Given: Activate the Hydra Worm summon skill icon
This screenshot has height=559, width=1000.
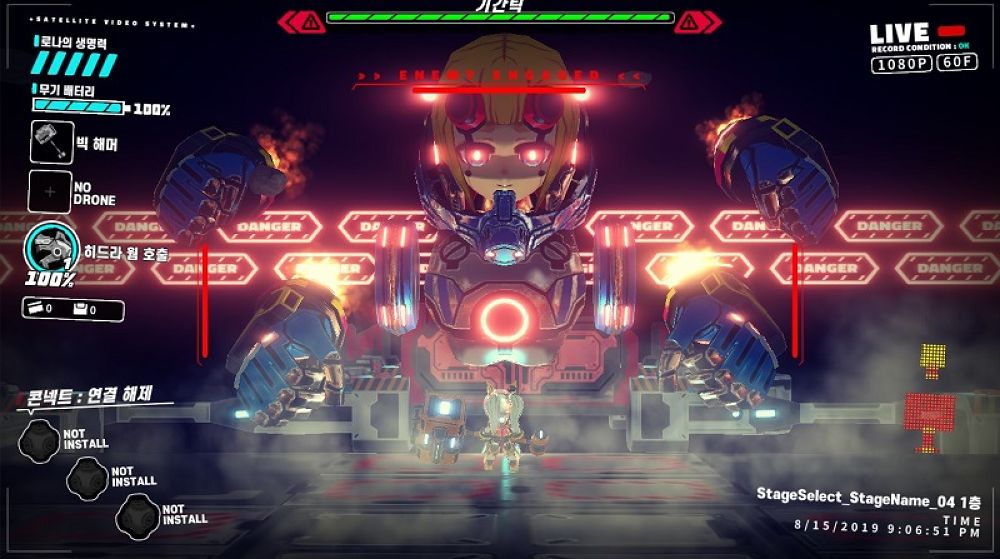Looking at the screenshot, I should [x=48, y=248].
